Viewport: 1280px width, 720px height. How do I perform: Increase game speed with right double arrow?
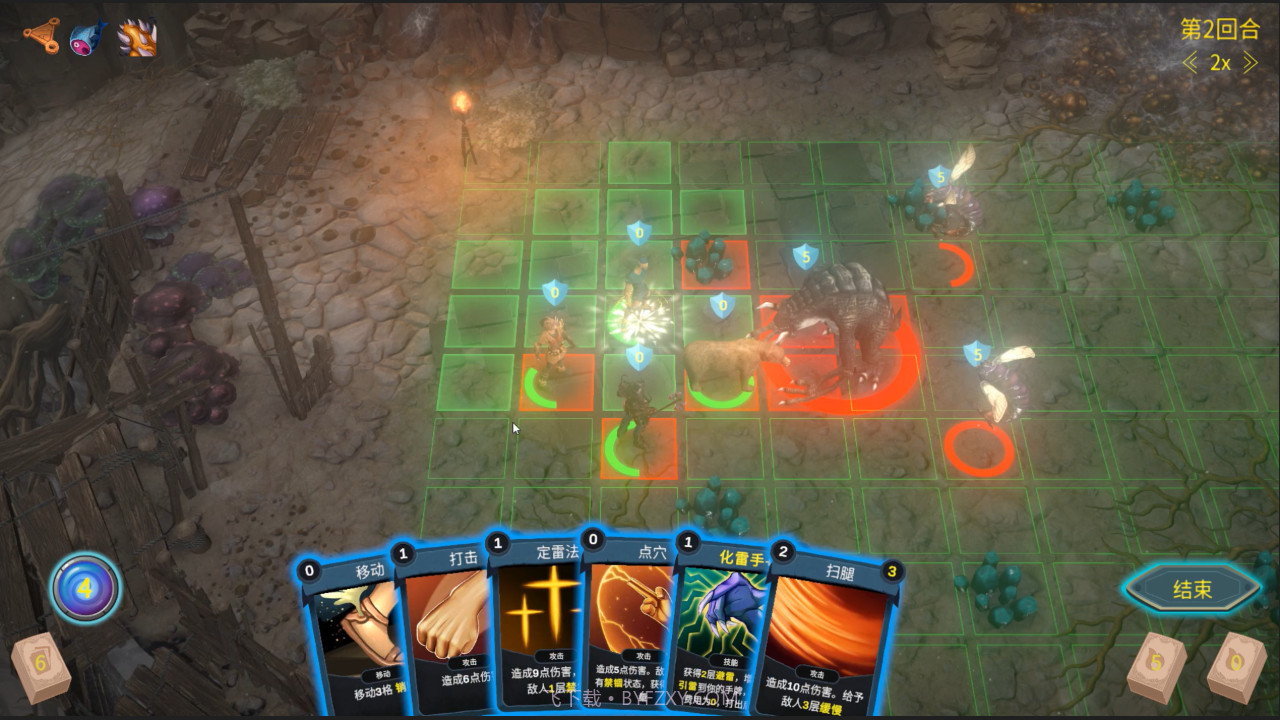(x=1250, y=63)
